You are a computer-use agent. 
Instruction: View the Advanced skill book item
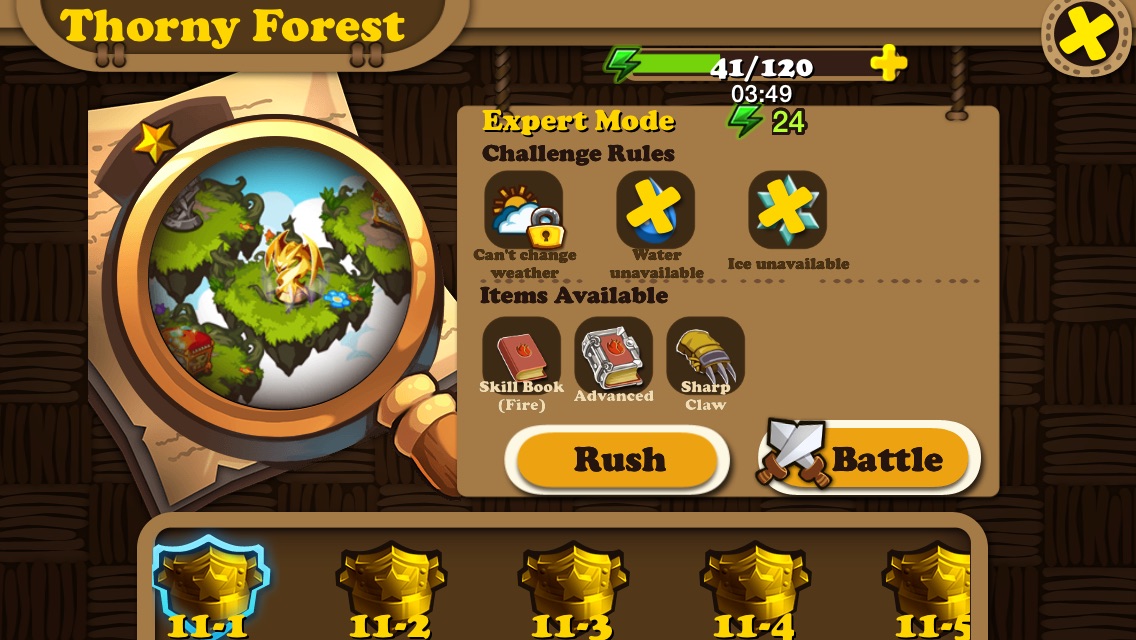coord(613,355)
